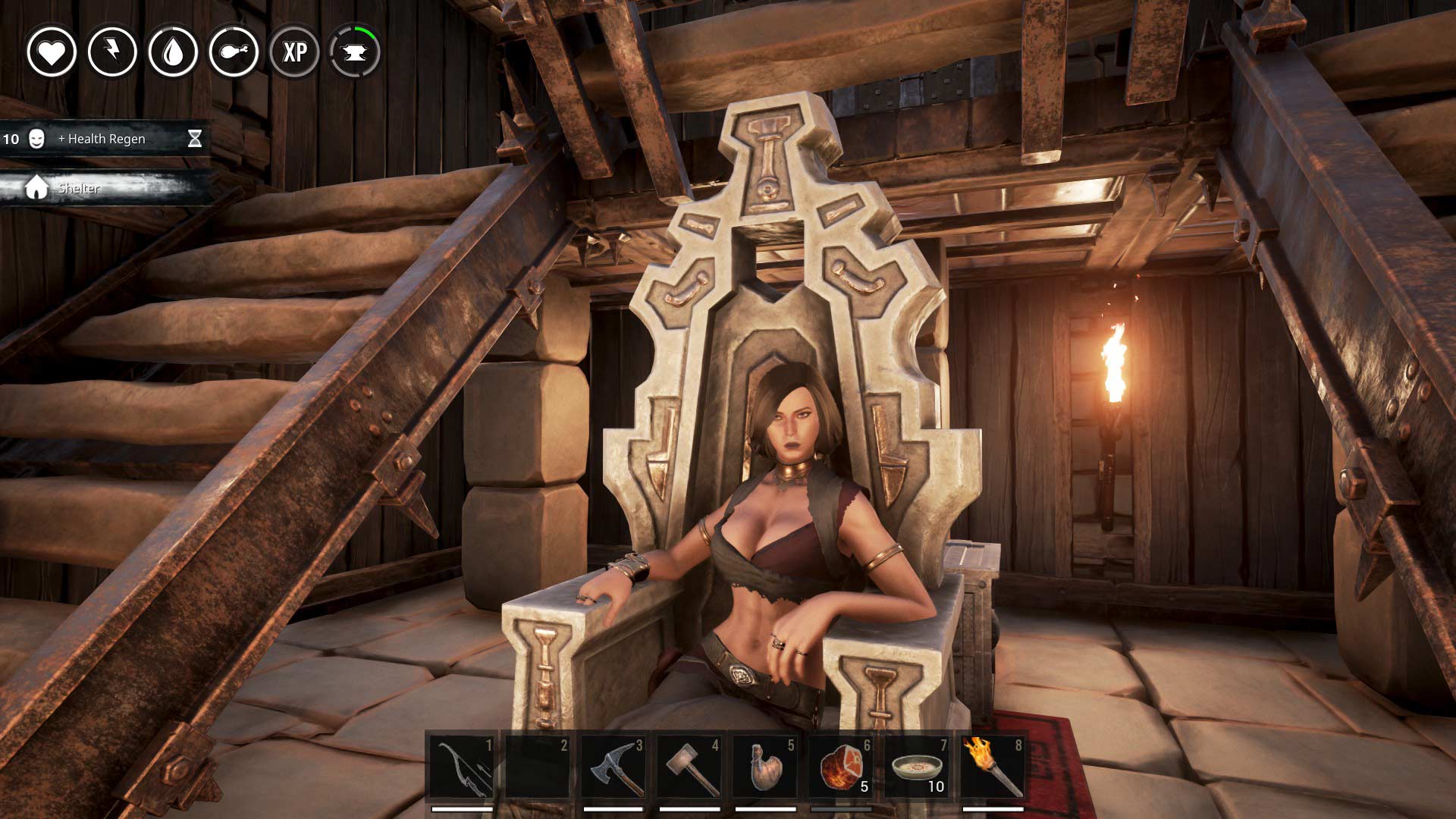1456x819 pixels.
Task: Click the Shelter status effect entry
Action: coord(79,188)
